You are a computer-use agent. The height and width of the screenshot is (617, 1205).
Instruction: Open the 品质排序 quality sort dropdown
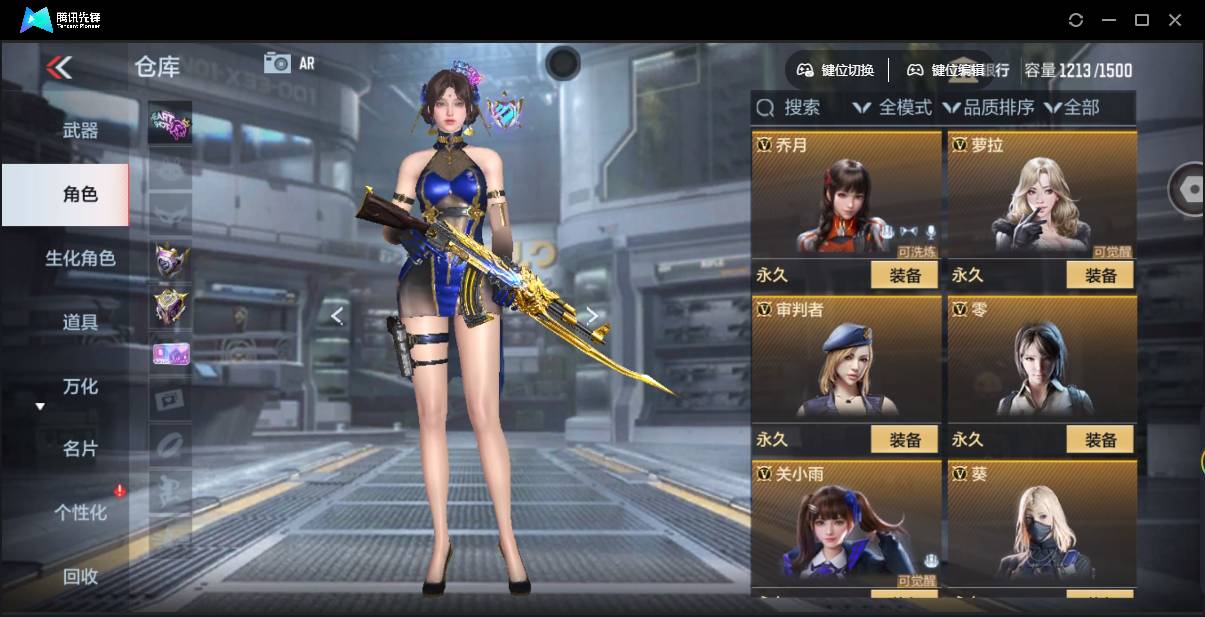[x=988, y=107]
